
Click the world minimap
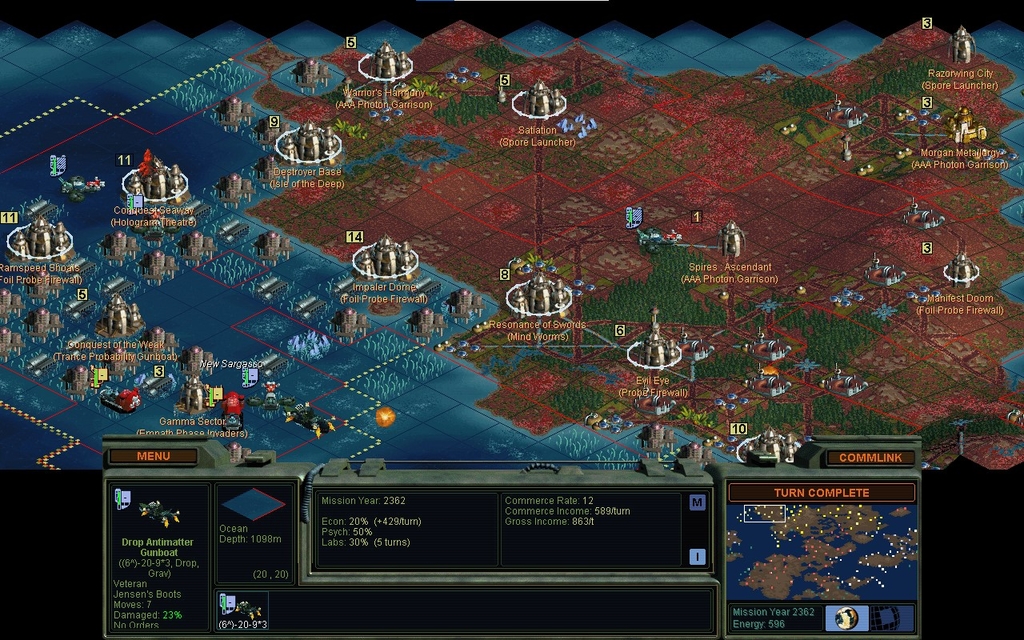coord(821,551)
